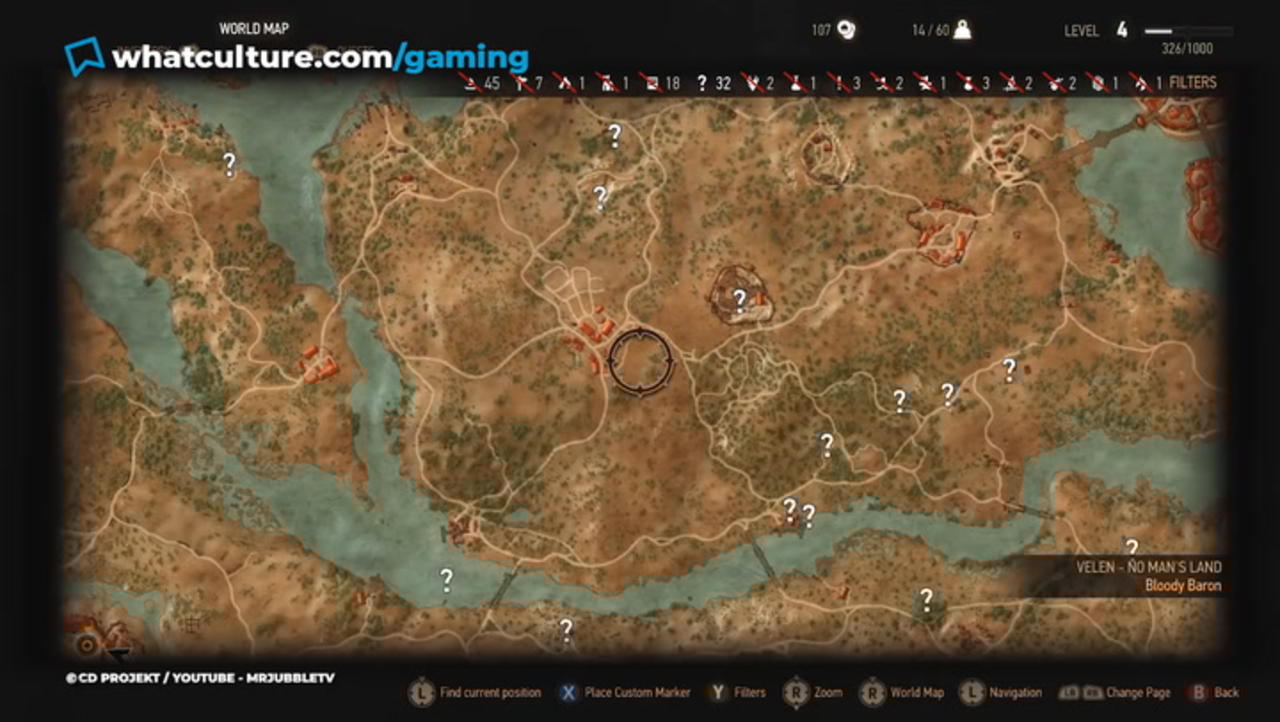Toggle the fast travel signpost filter showing 45
Viewport: 1280px width, 722px height.
472,83
